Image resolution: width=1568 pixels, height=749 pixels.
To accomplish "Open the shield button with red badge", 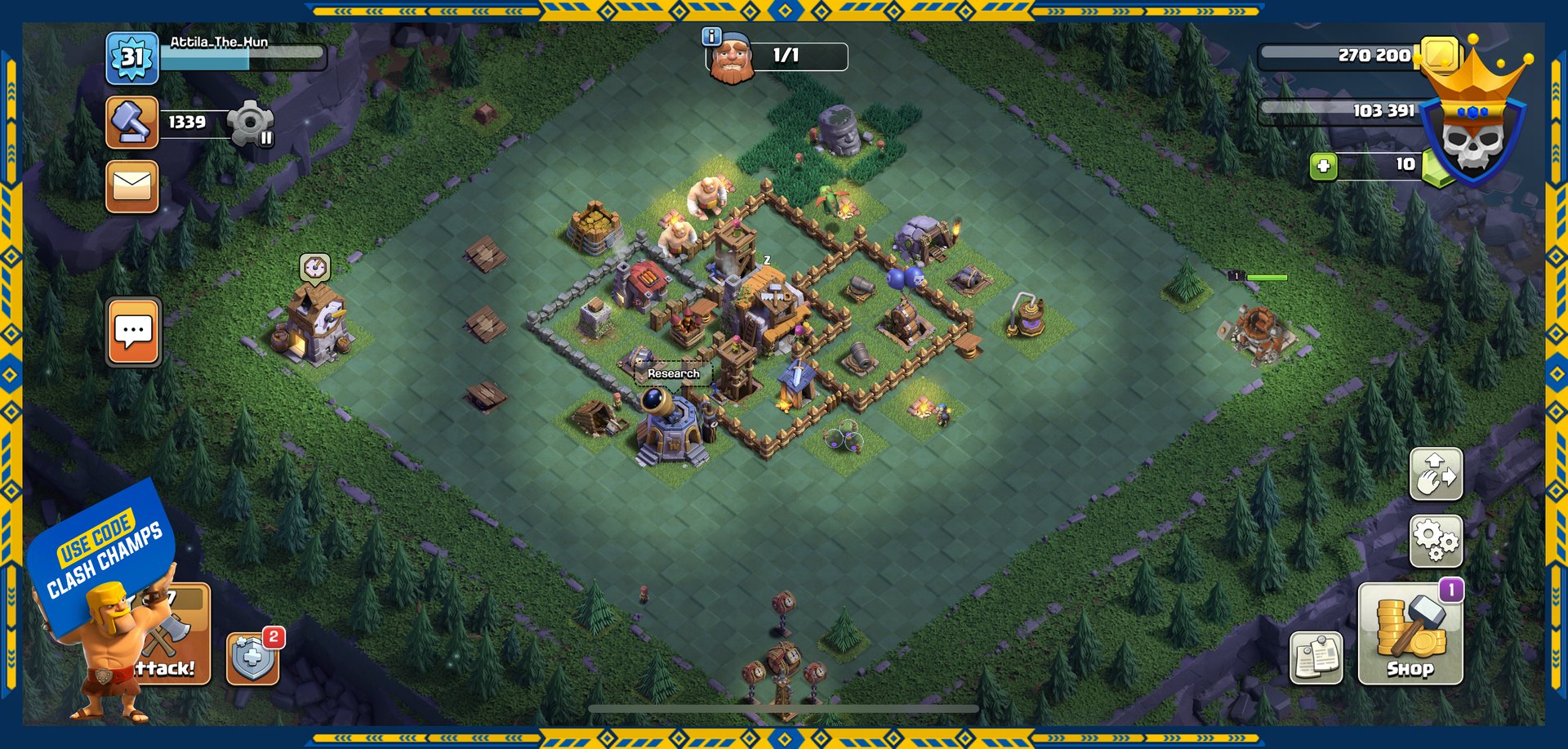I will click(252, 658).
